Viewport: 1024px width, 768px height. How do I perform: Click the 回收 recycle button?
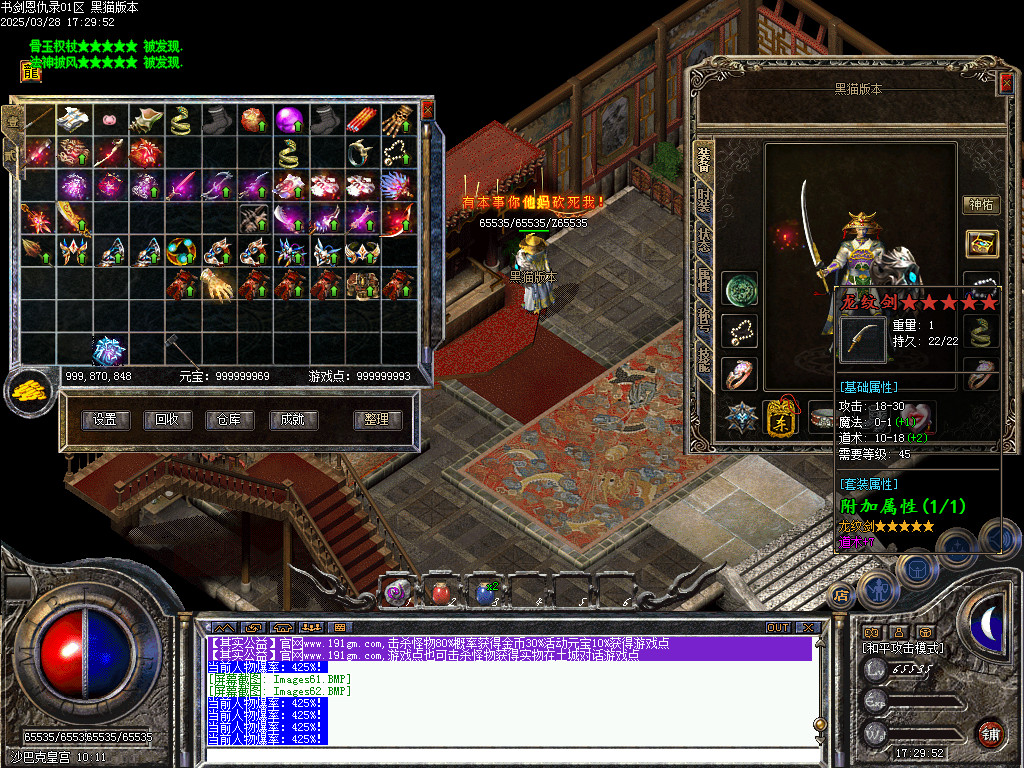167,420
